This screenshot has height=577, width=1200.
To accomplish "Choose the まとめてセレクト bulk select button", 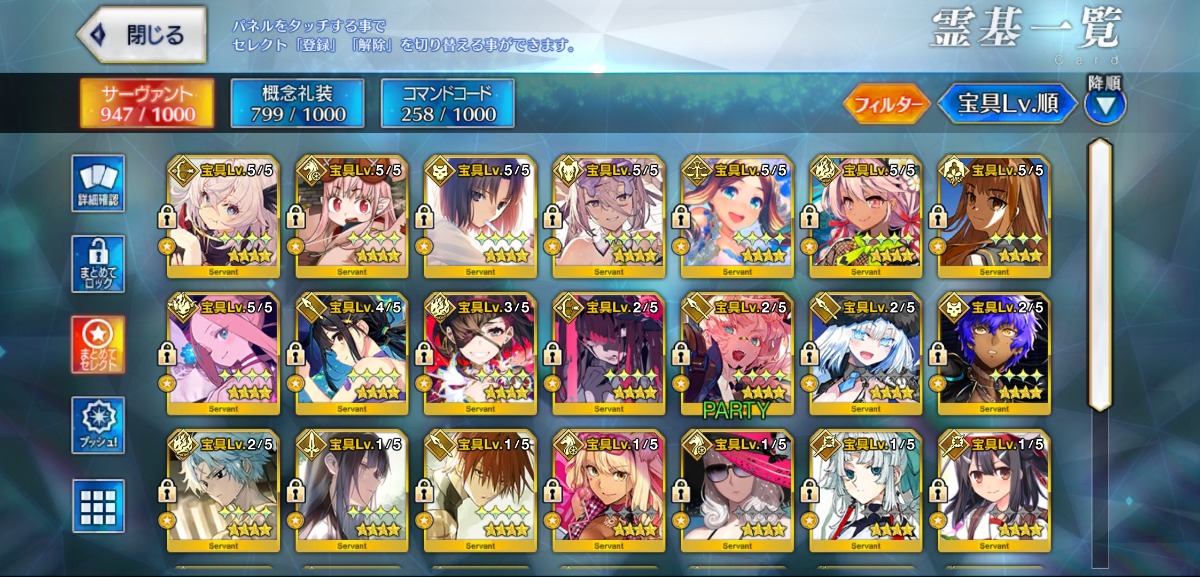I will tap(98, 345).
